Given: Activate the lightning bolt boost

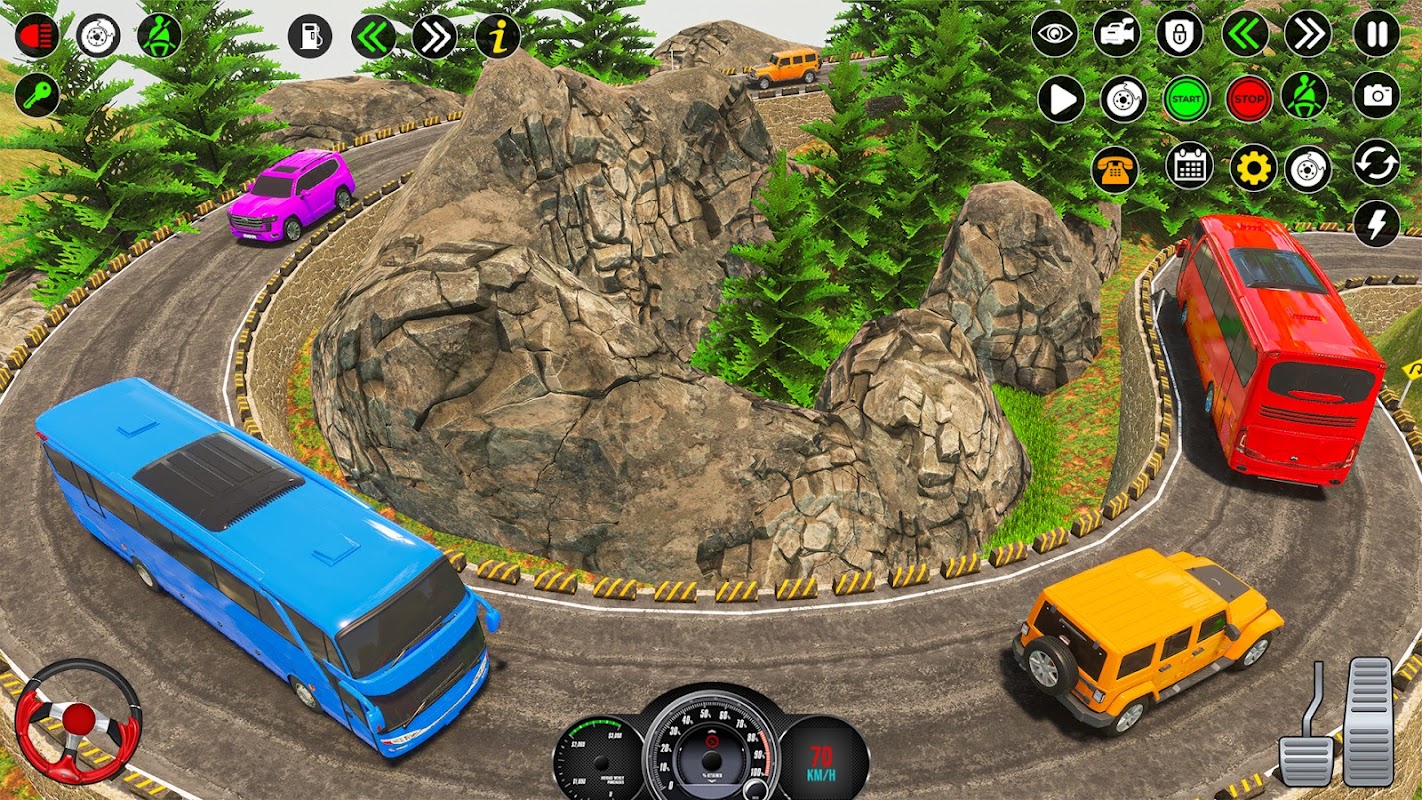Looking at the screenshot, I should coord(1377,224).
